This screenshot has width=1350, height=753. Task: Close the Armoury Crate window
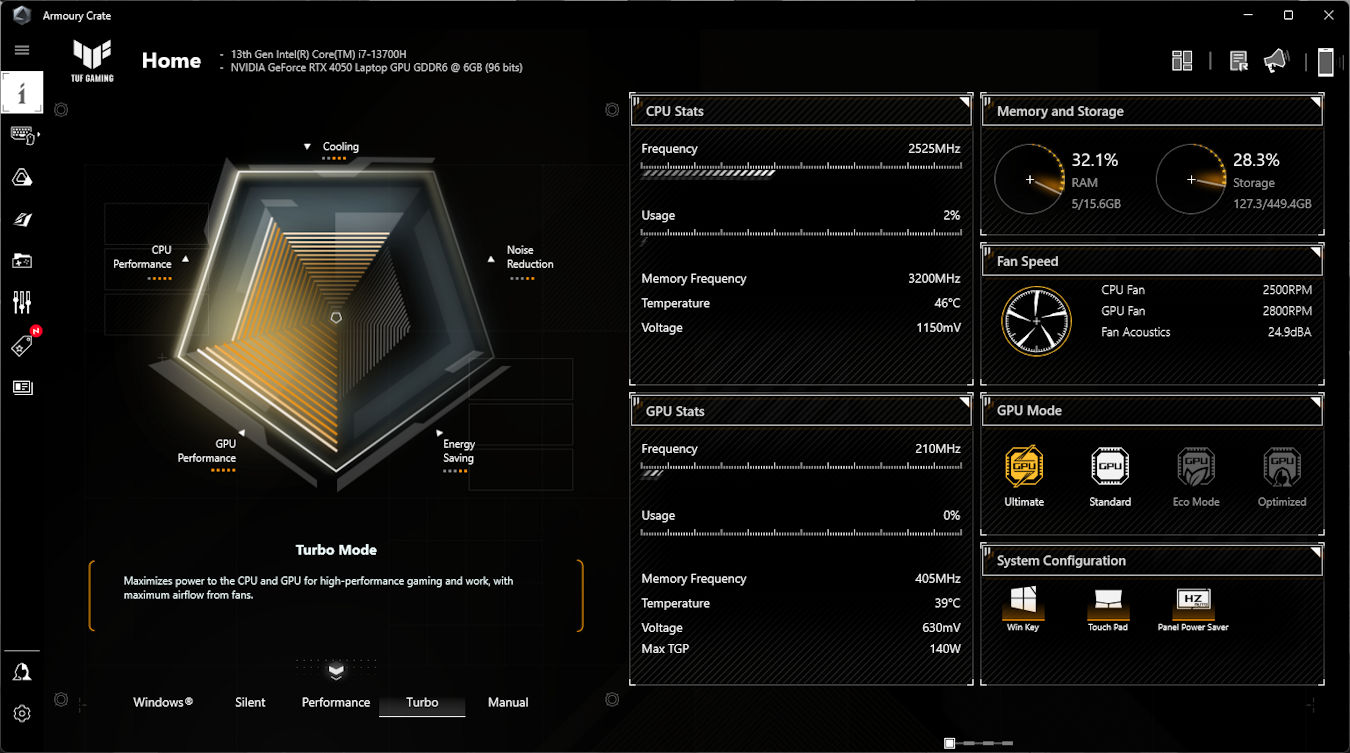(1327, 15)
